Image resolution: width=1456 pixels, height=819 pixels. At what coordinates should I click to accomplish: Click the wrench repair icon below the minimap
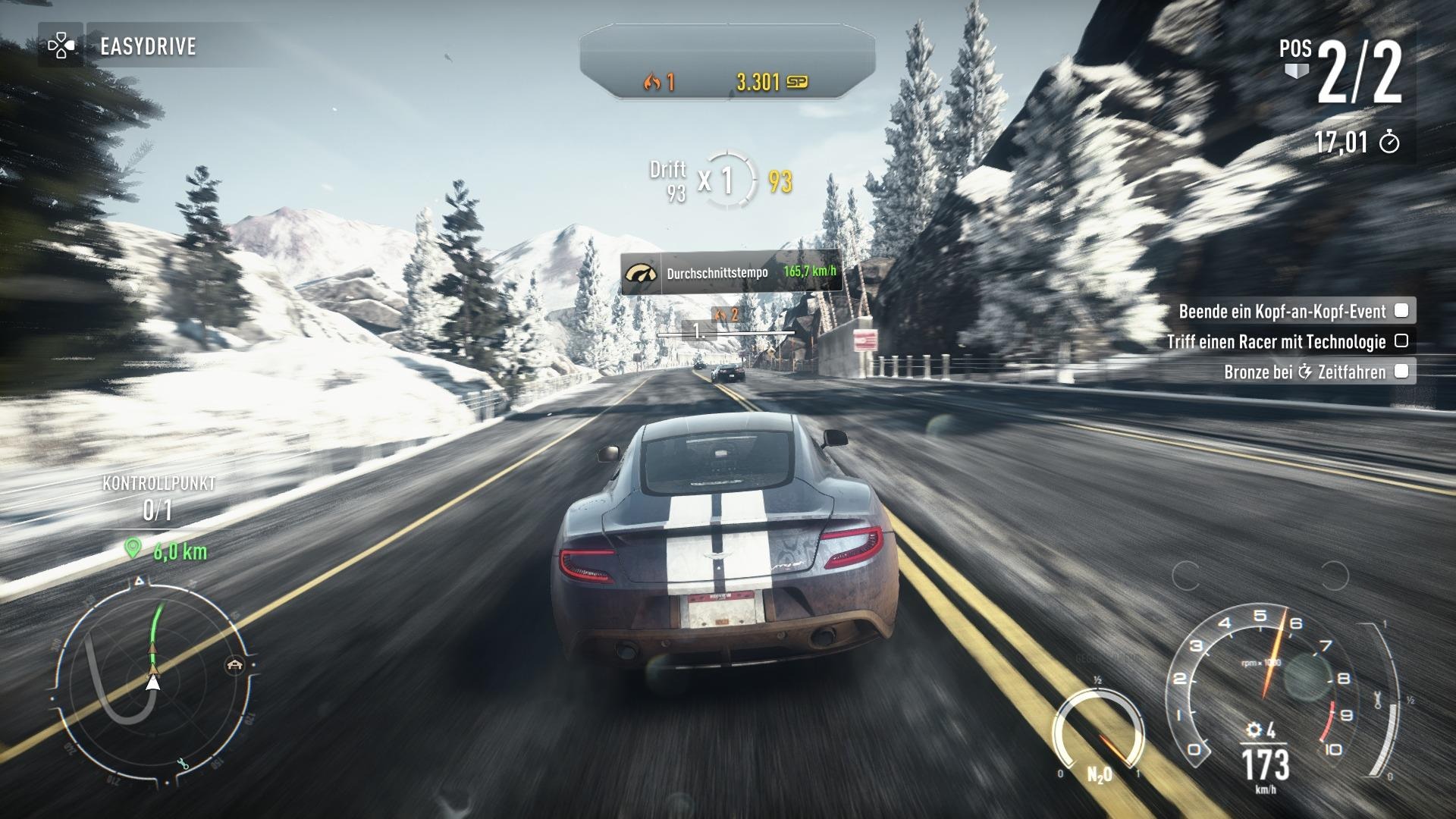coord(184,764)
